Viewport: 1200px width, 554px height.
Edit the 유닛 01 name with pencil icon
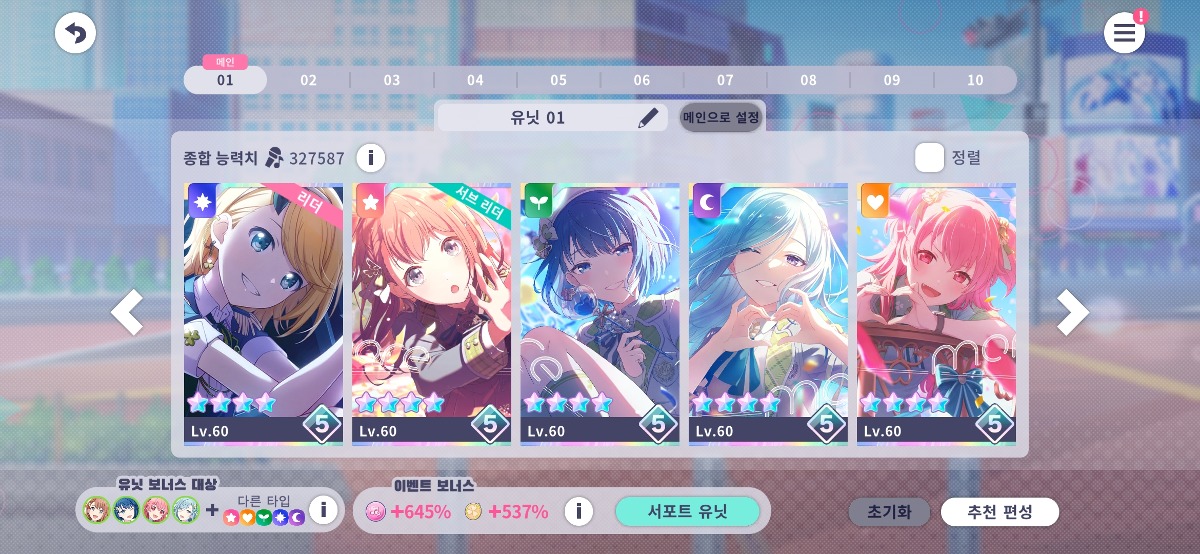(x=649, y=117)
